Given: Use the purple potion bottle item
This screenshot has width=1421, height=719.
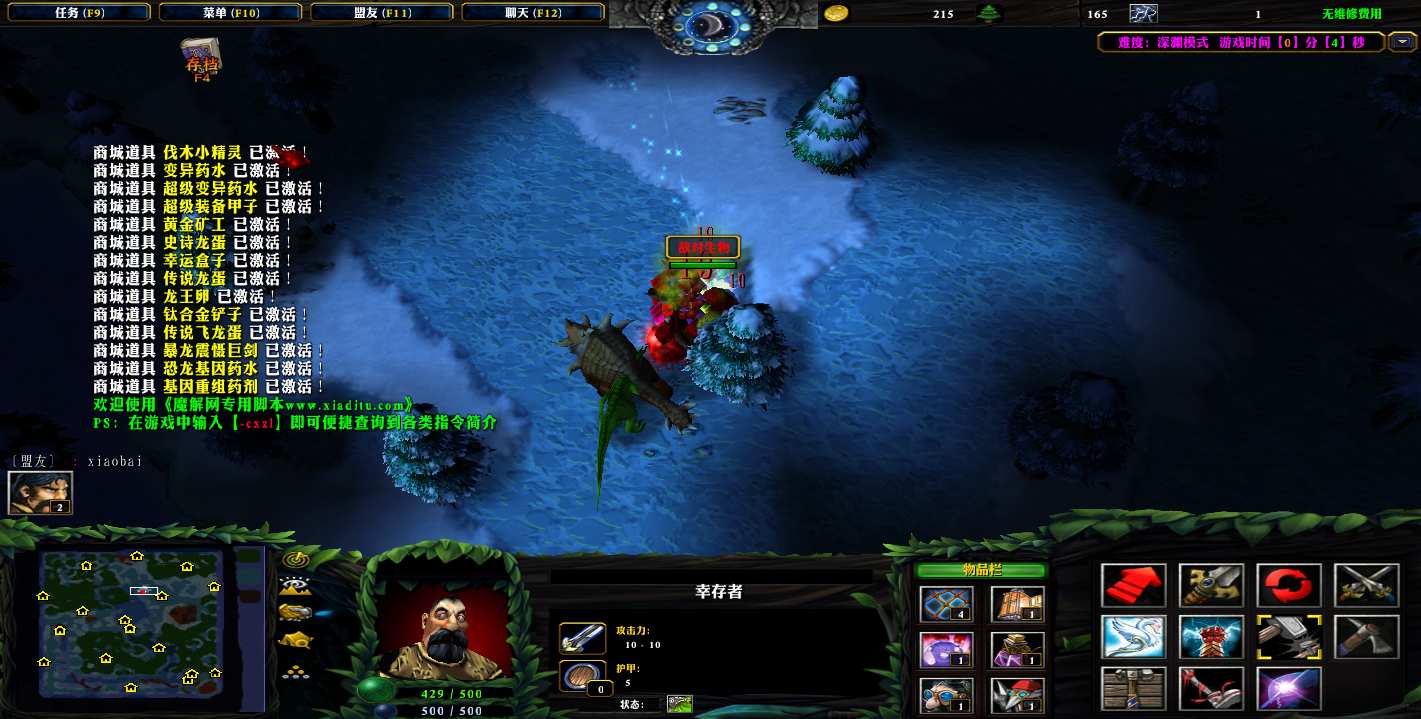Looking at the screenshot, I should coord(945,650).
